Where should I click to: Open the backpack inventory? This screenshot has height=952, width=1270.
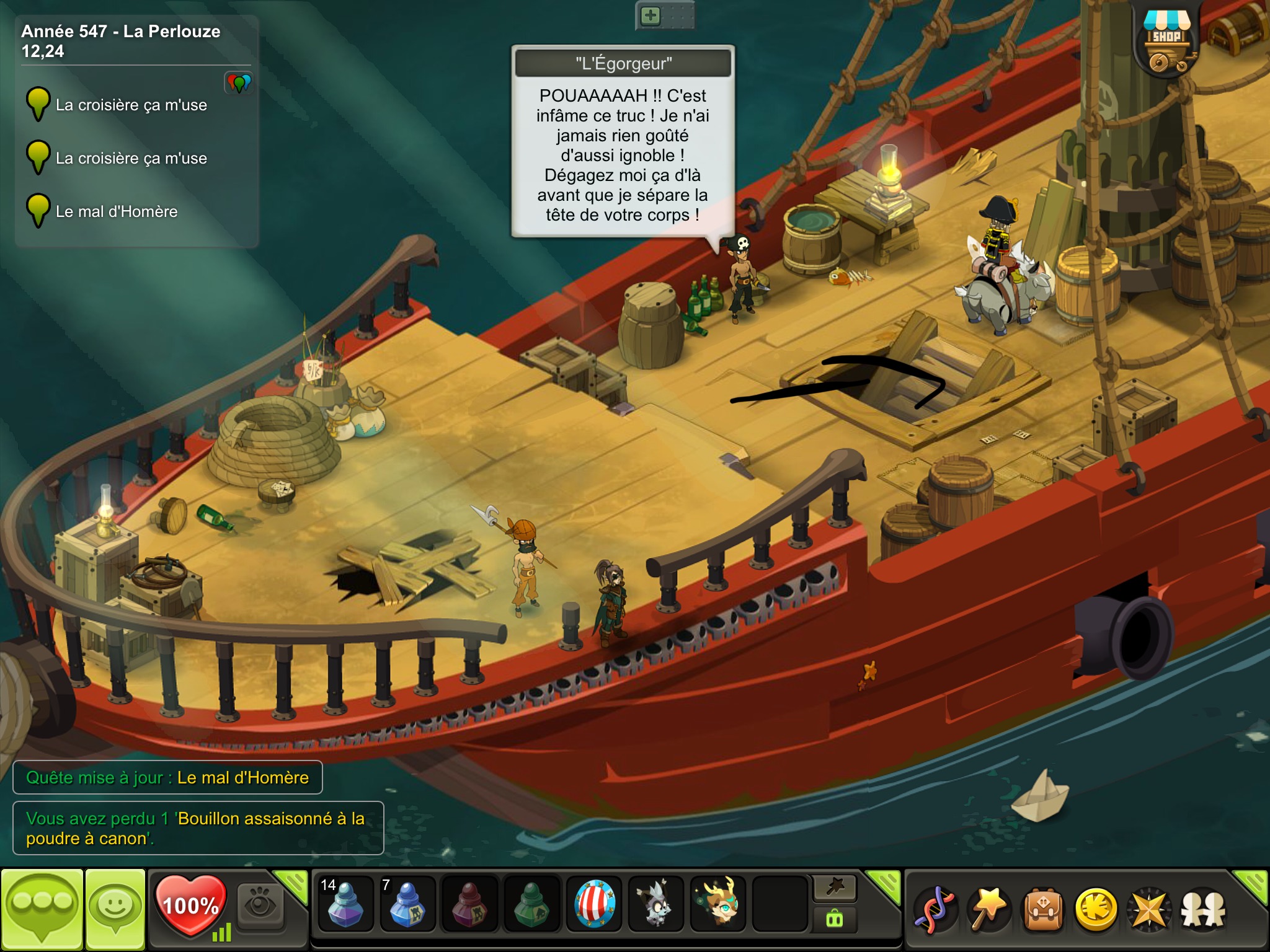click(x=1043, y=910)
